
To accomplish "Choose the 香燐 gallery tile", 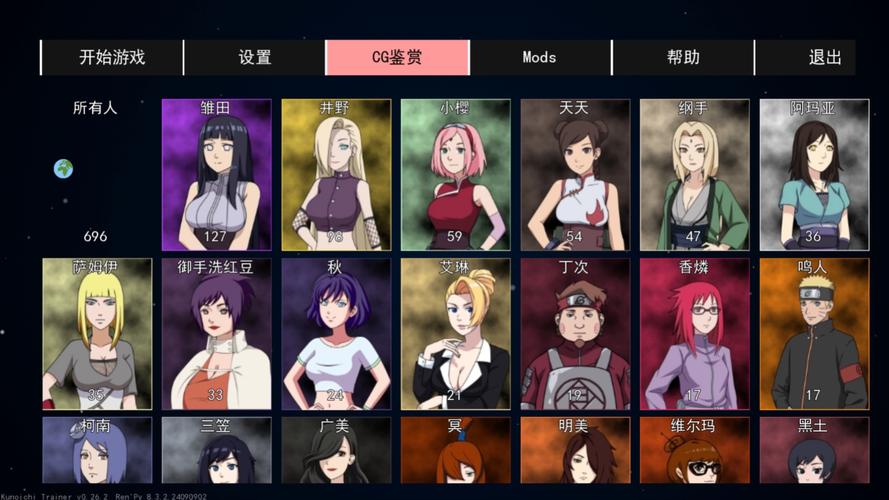I will point(694,333).
